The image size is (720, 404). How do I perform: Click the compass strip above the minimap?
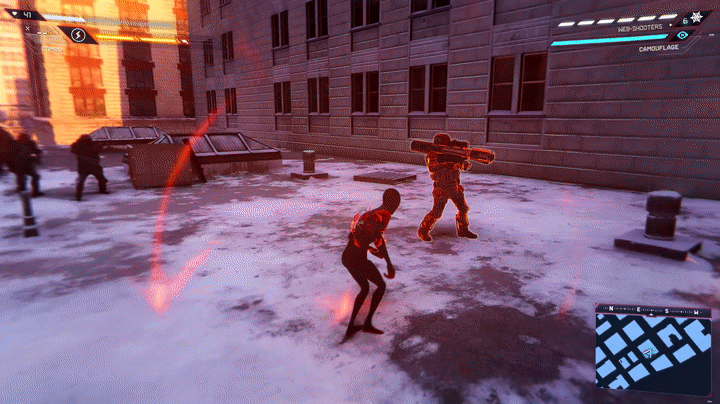[653, 310]
